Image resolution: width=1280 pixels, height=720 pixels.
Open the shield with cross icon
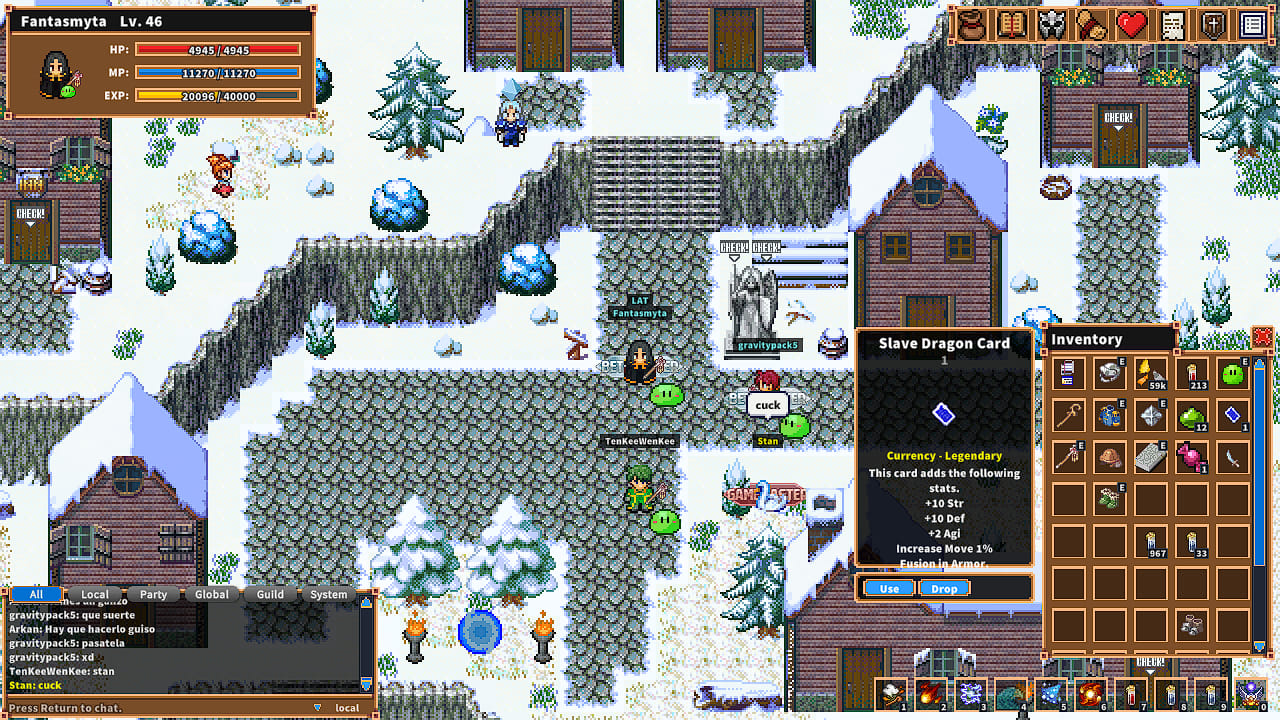1212,26
